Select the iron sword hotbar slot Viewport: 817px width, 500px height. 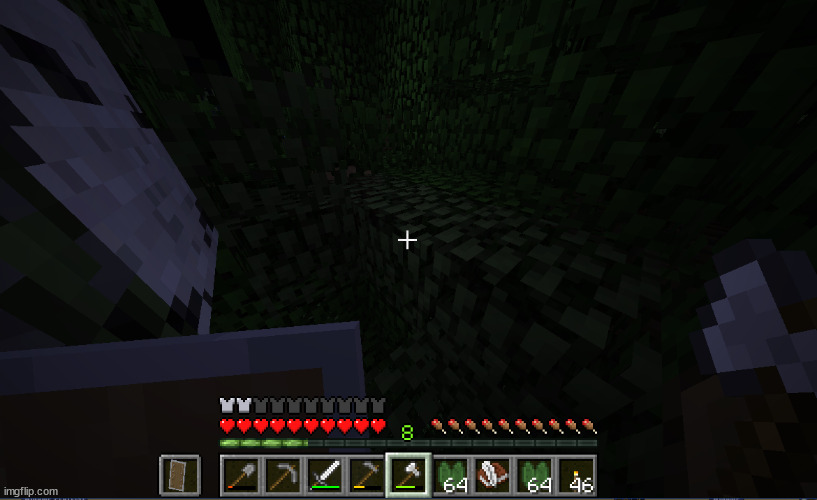tap(324, 474)
